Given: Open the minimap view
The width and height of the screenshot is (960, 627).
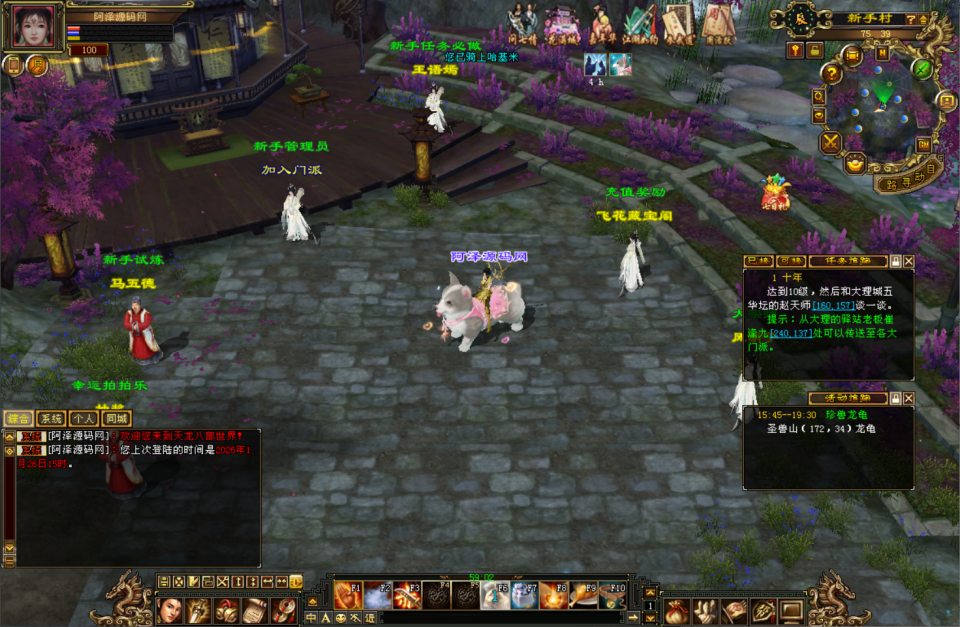Looking at the screenshot, I should (882, 100).
